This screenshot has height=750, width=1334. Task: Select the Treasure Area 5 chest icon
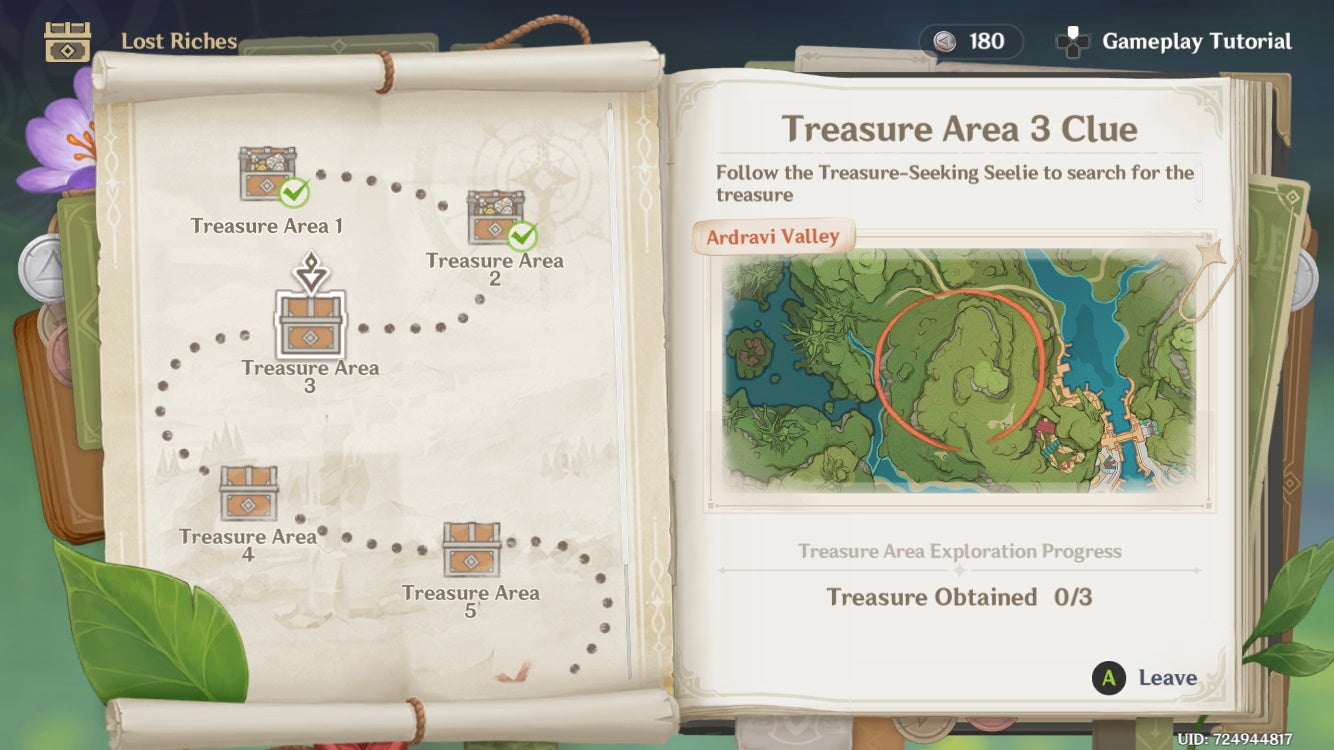(x=472, y=548)
